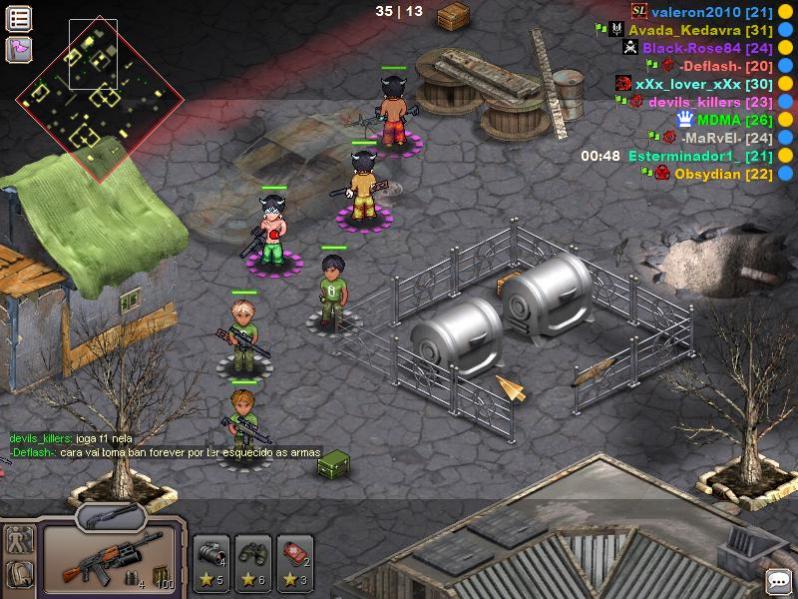798x599 pixels.
Task: Open the list menu button
Action: [x=19, y=18]
